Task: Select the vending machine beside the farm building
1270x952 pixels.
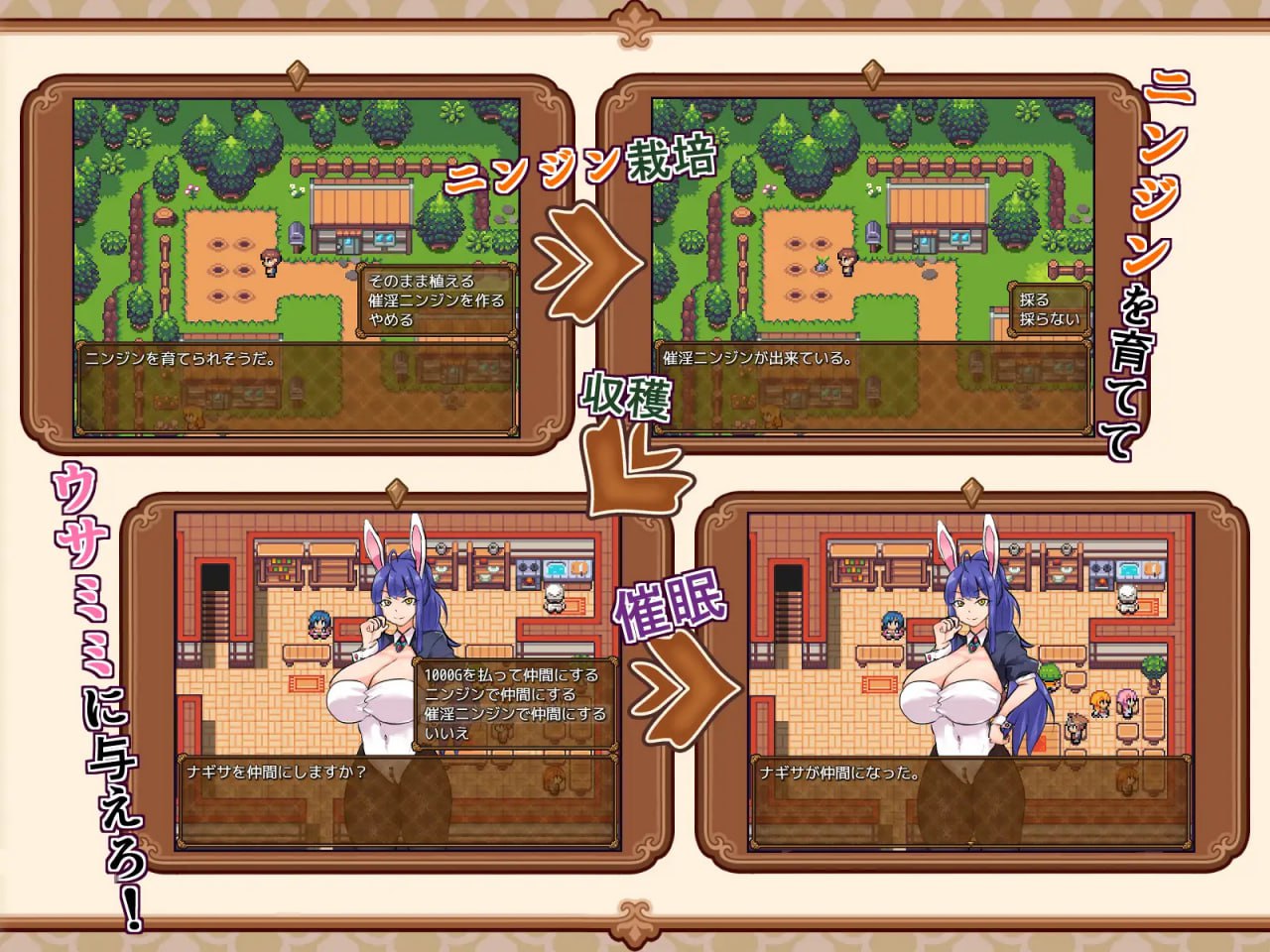Action: coord(298,236)
